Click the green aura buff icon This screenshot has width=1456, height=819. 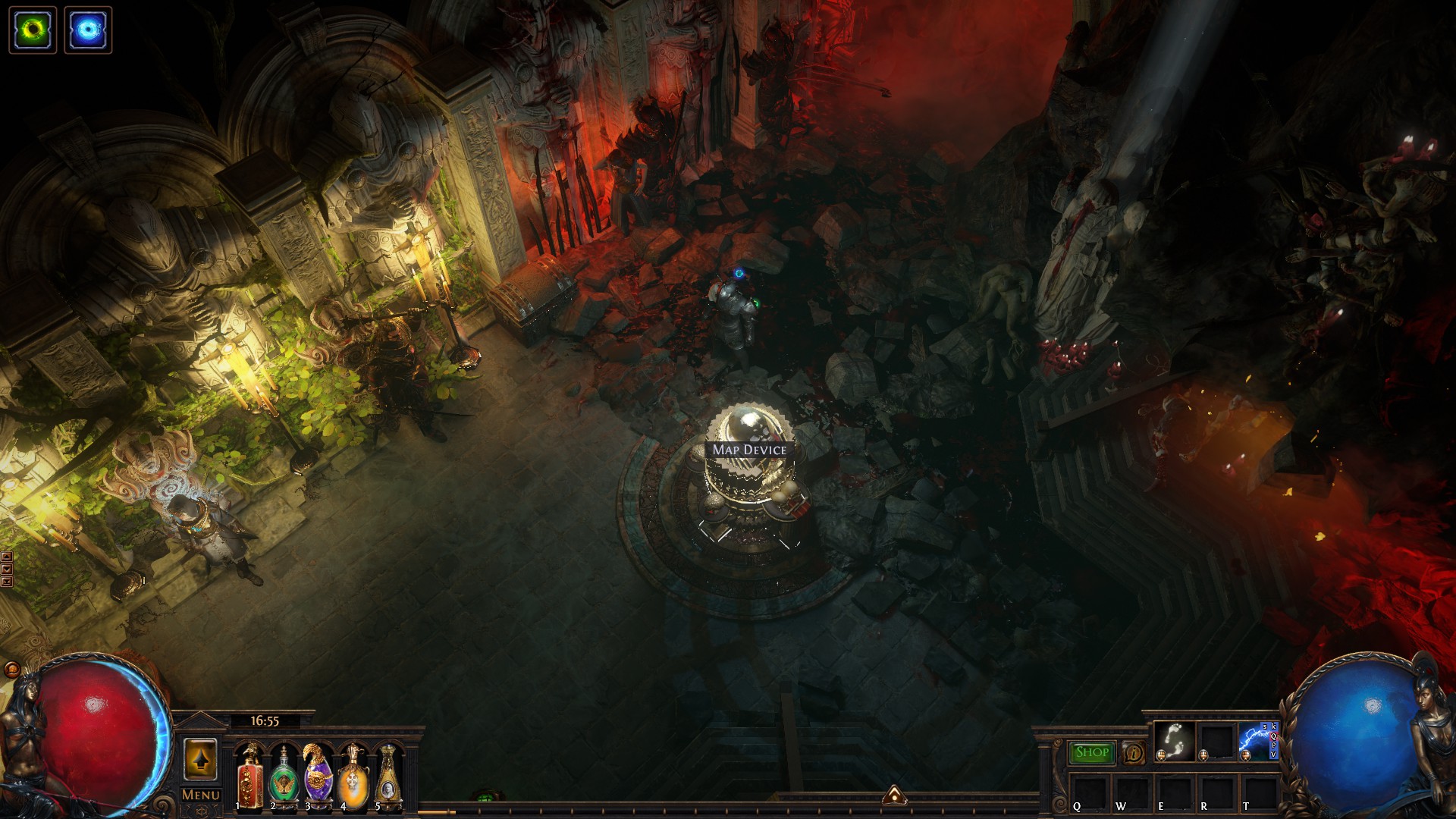(33, 30)
